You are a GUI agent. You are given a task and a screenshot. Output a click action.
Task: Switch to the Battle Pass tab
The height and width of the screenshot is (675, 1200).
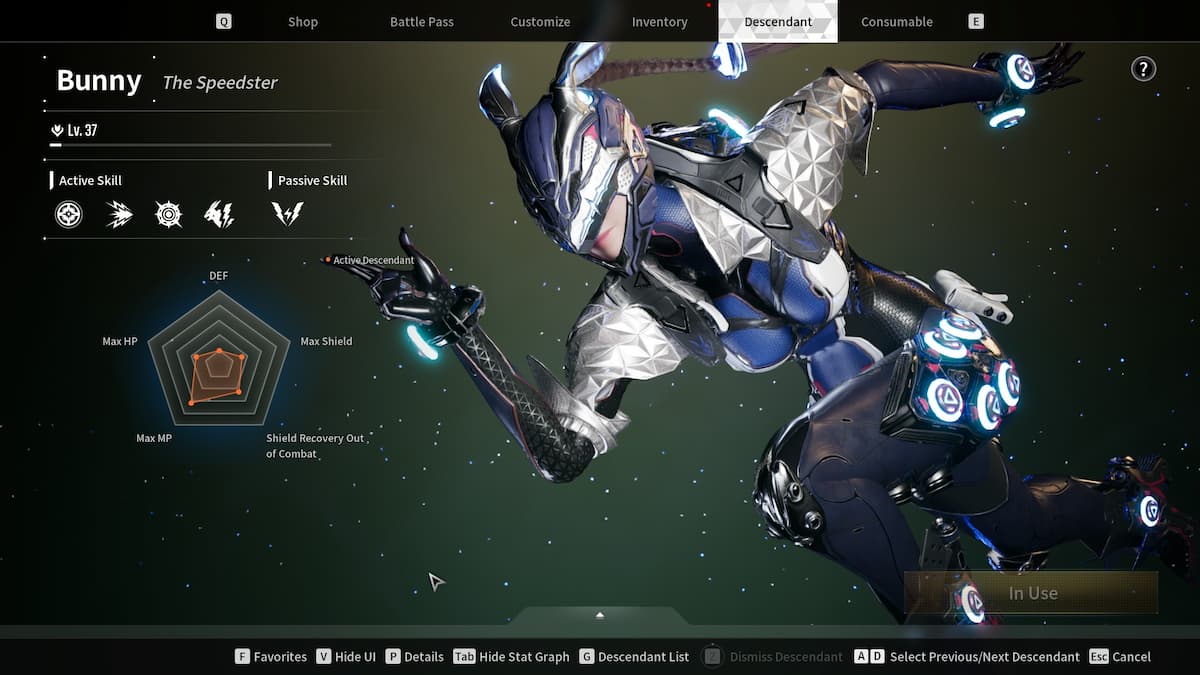[421, 22]
